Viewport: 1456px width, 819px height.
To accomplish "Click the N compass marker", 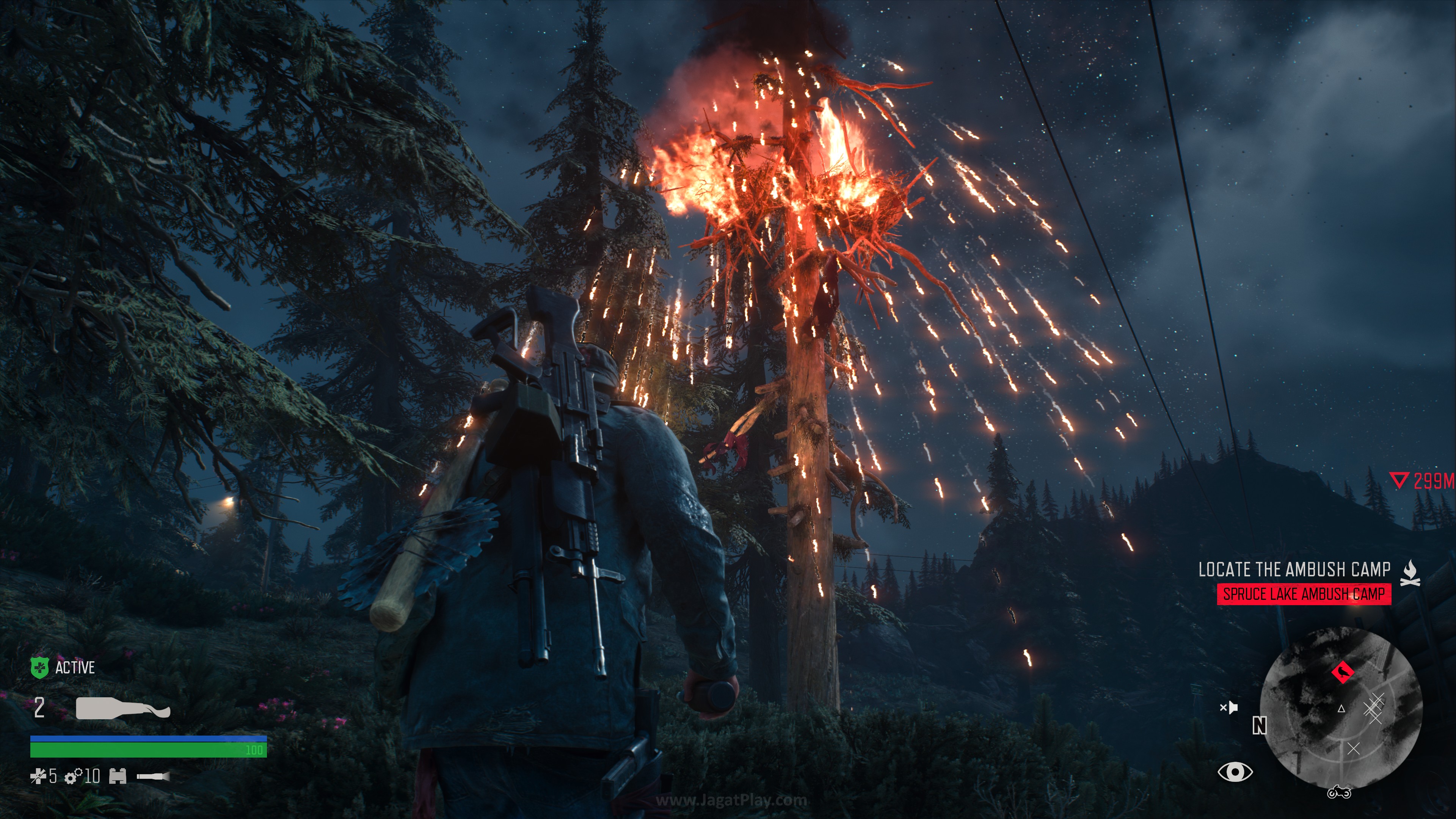I will coord(1259,725).
